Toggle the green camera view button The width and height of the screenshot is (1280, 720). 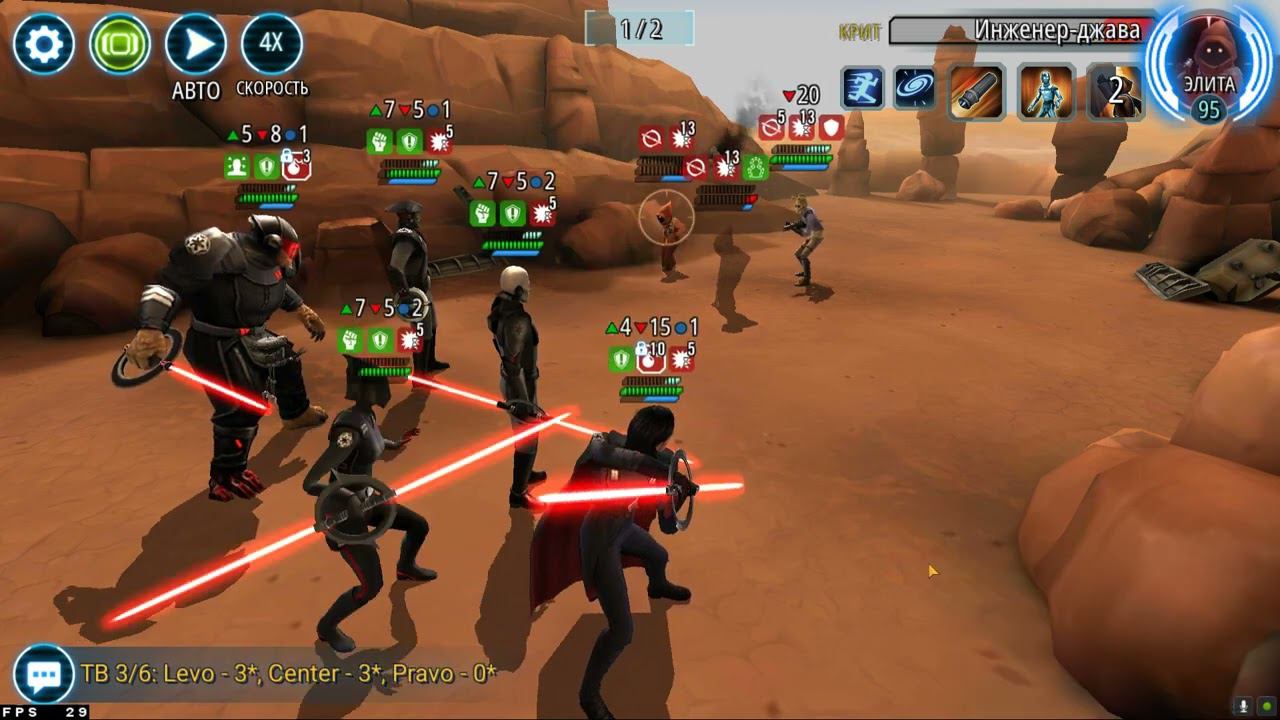click(x=120, y=44)
